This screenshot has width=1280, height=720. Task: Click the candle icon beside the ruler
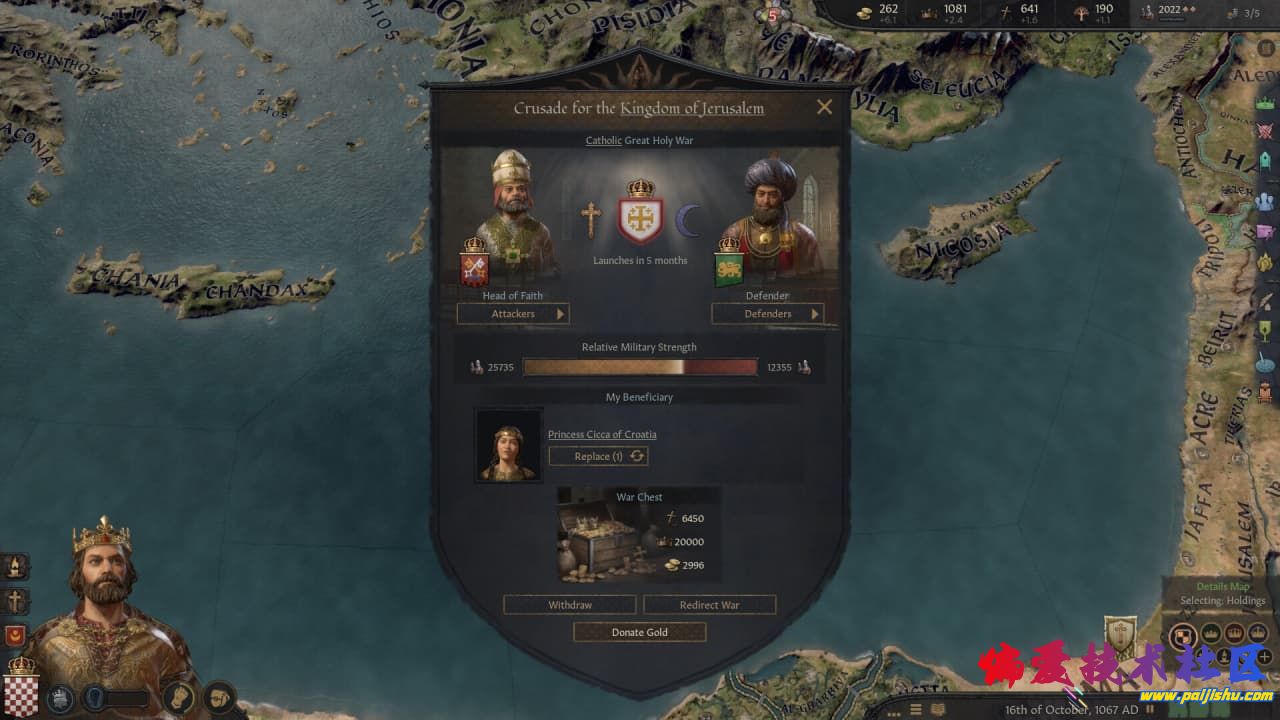tap(15, 566)
